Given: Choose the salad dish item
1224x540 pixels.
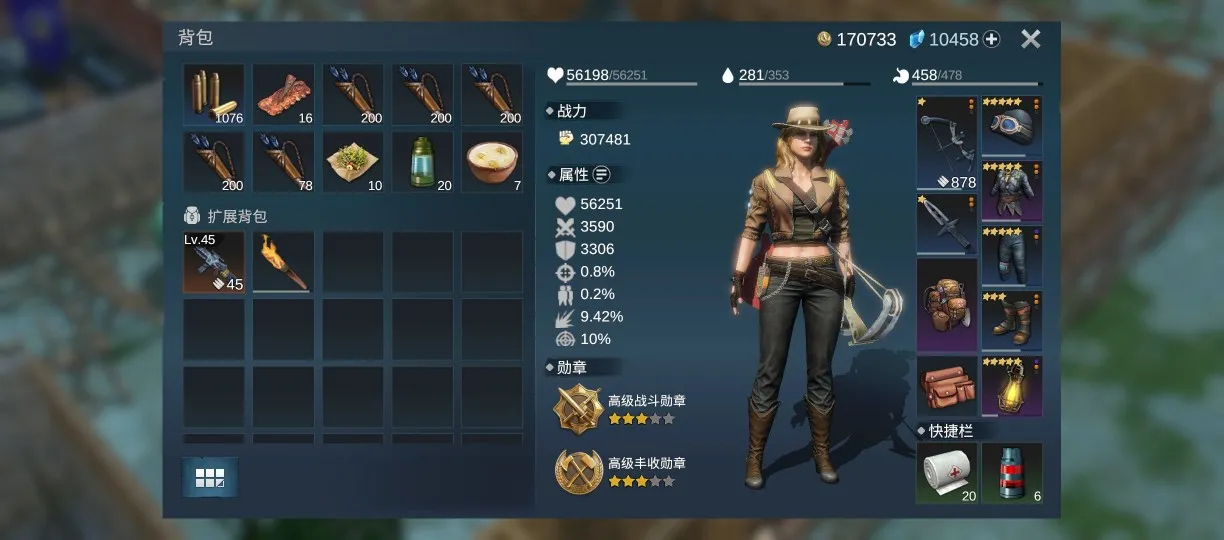Looking at the screenshot, I should pos(353,162).
